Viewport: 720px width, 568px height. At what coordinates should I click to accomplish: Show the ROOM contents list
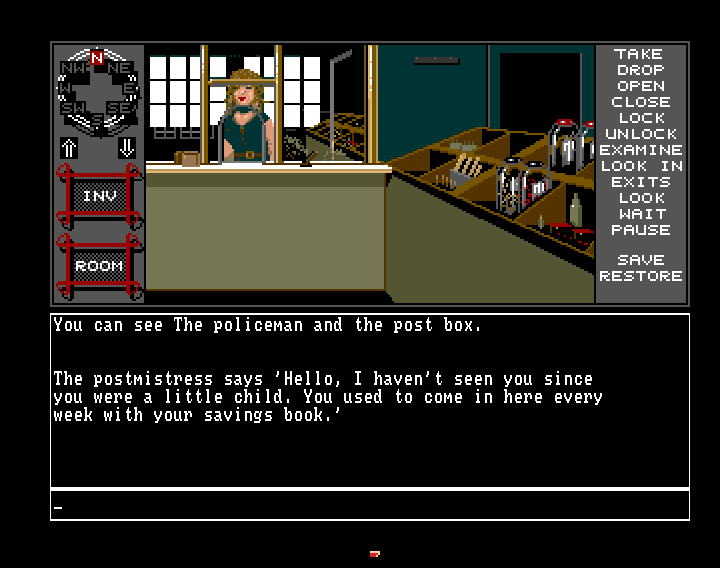coord(99,266)
